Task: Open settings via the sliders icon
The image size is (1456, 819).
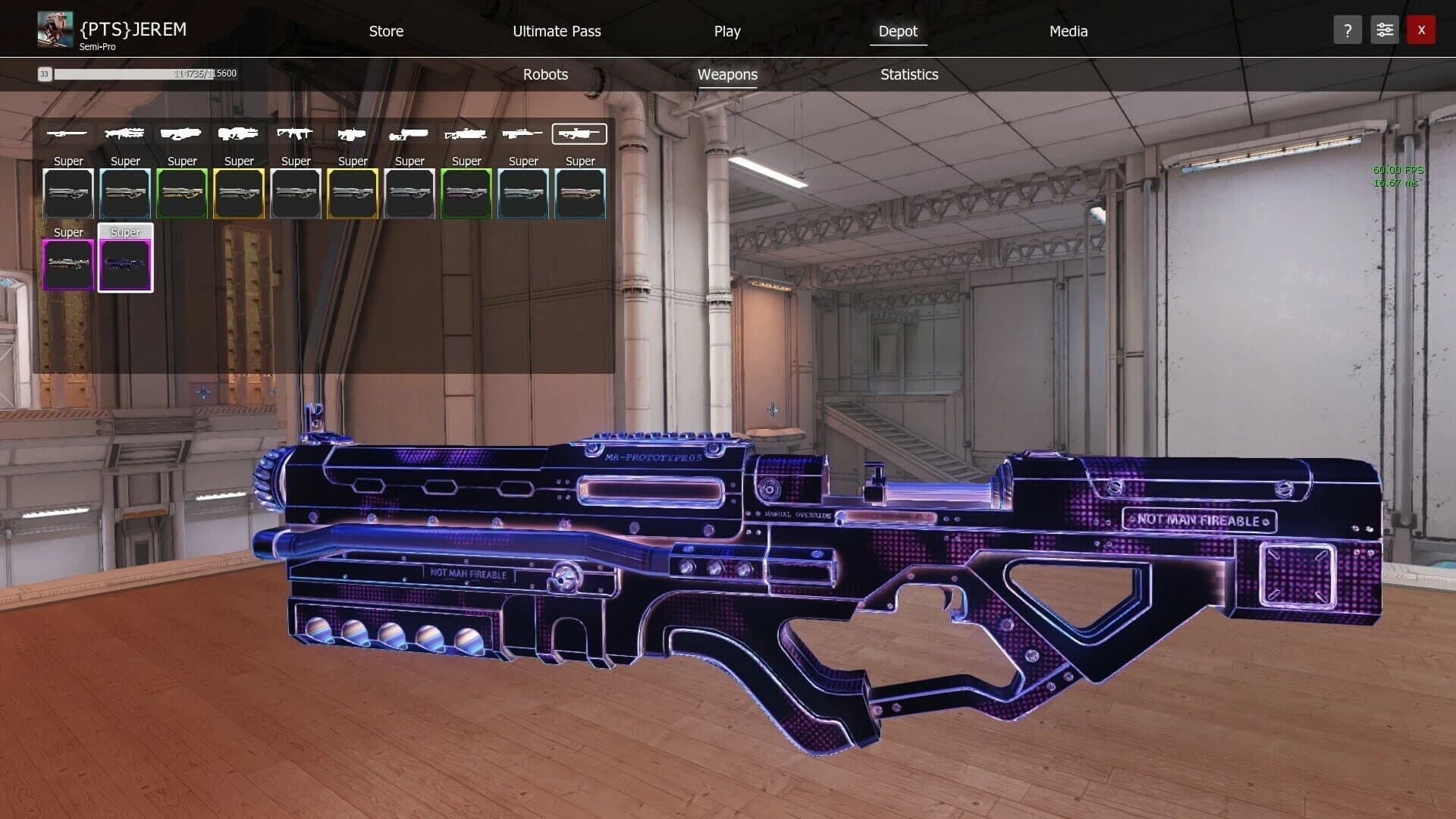Action: point(1384,30)
